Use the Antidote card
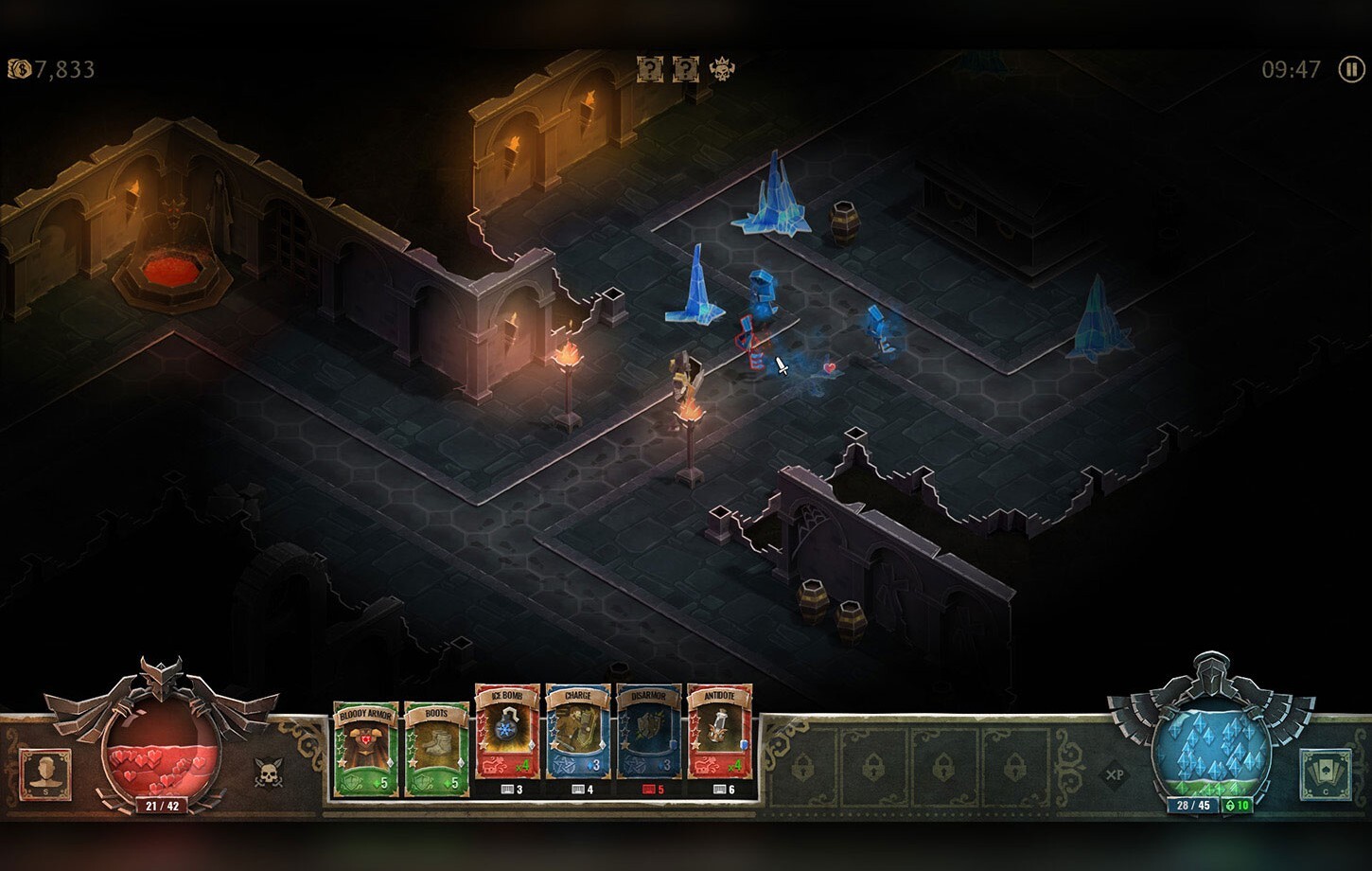This screenshot has width=1372, height=871. [x=720, y=734]
